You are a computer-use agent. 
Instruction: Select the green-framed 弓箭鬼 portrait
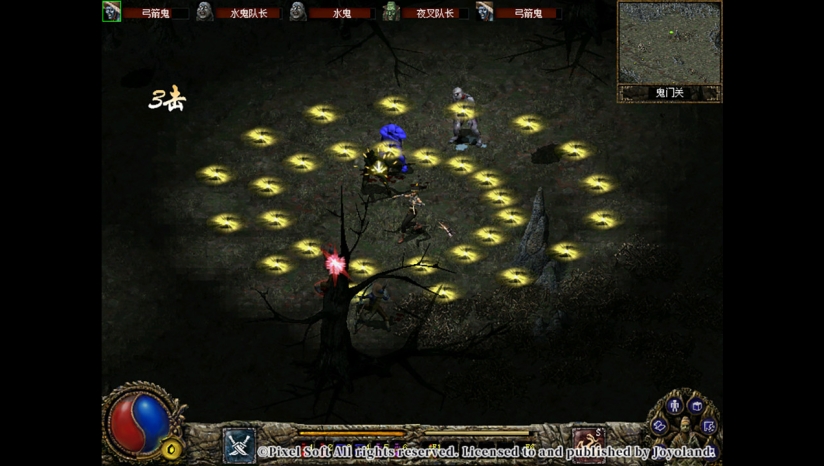112,11
